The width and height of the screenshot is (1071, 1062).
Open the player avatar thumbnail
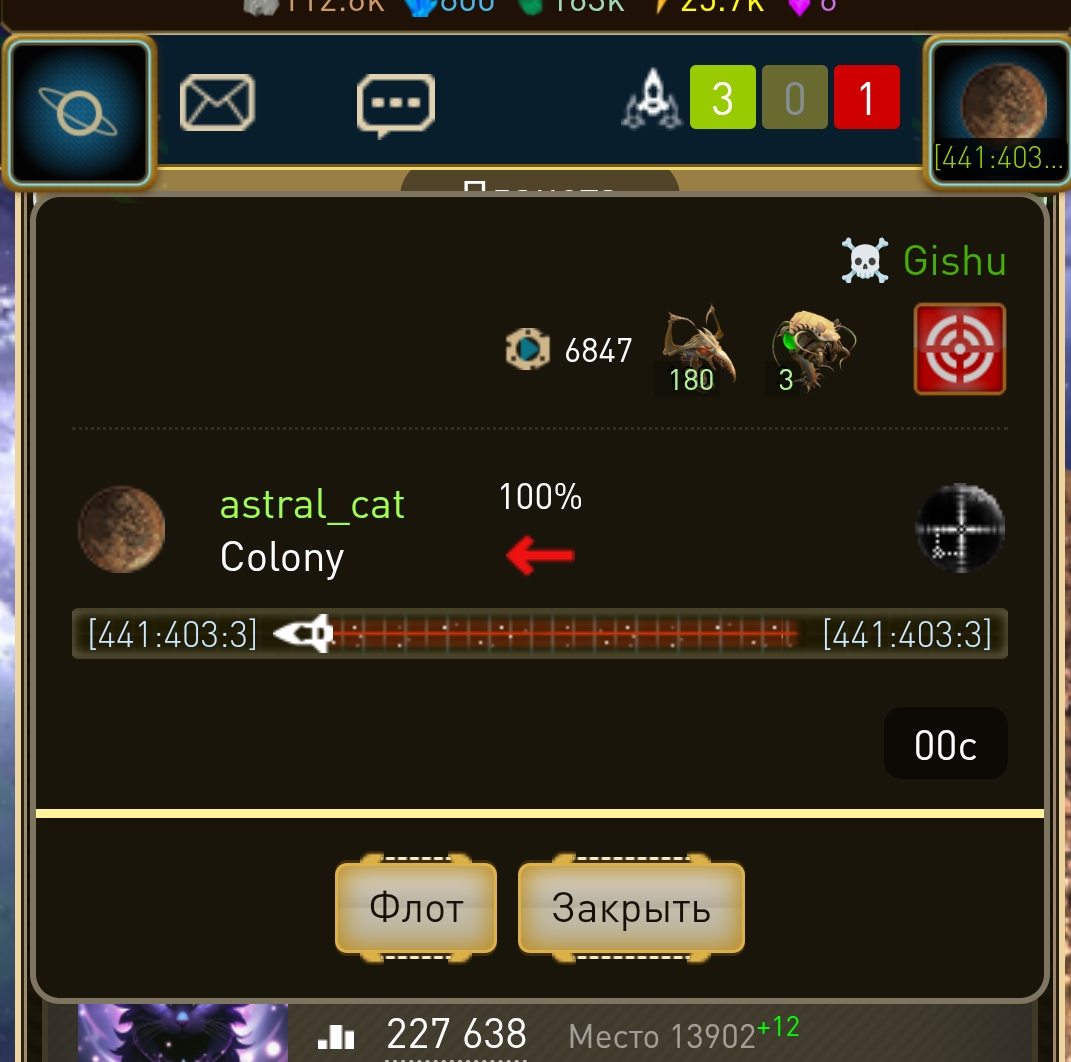pyautogui.click(x=182, y=1033)
